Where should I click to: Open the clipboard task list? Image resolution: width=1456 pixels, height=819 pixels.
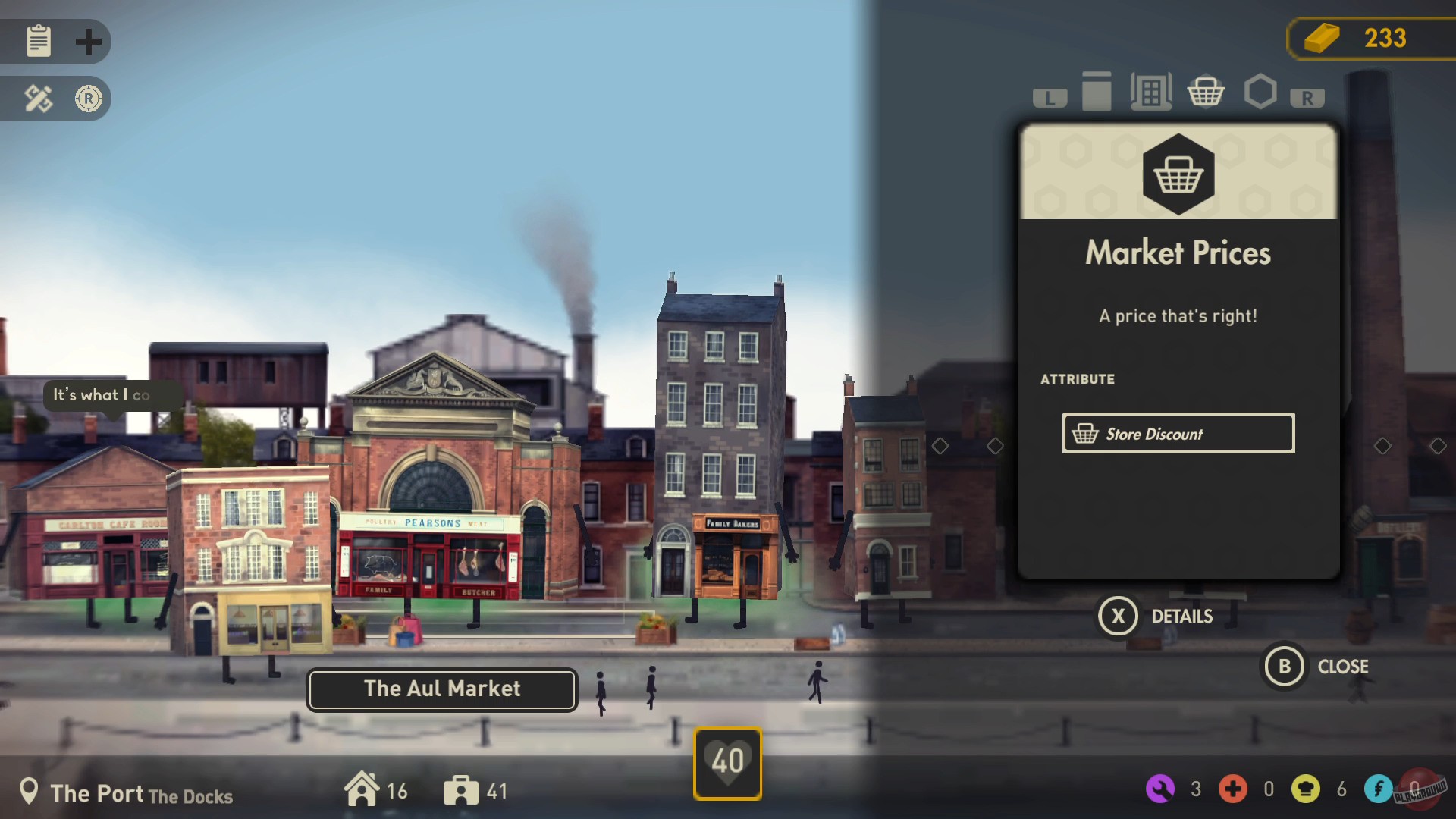coord(37,42)
